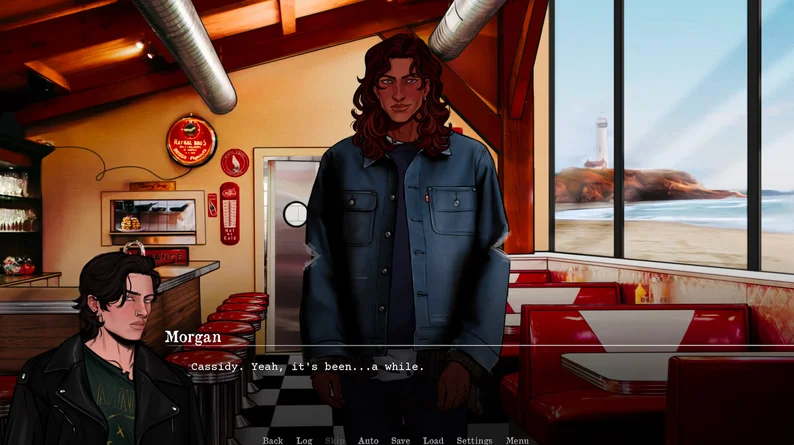
Task: Open the dialogue Log
Action: tap(304, 440)
